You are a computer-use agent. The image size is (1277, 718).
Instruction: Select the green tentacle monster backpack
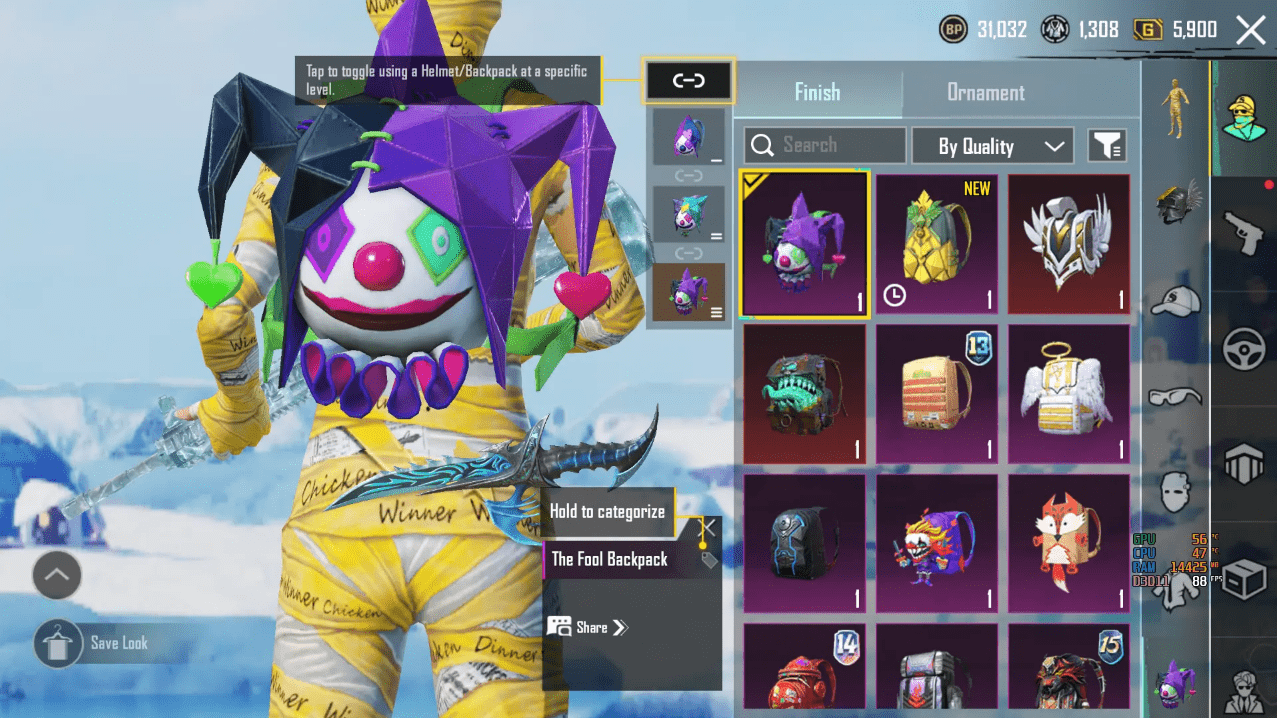804,394
